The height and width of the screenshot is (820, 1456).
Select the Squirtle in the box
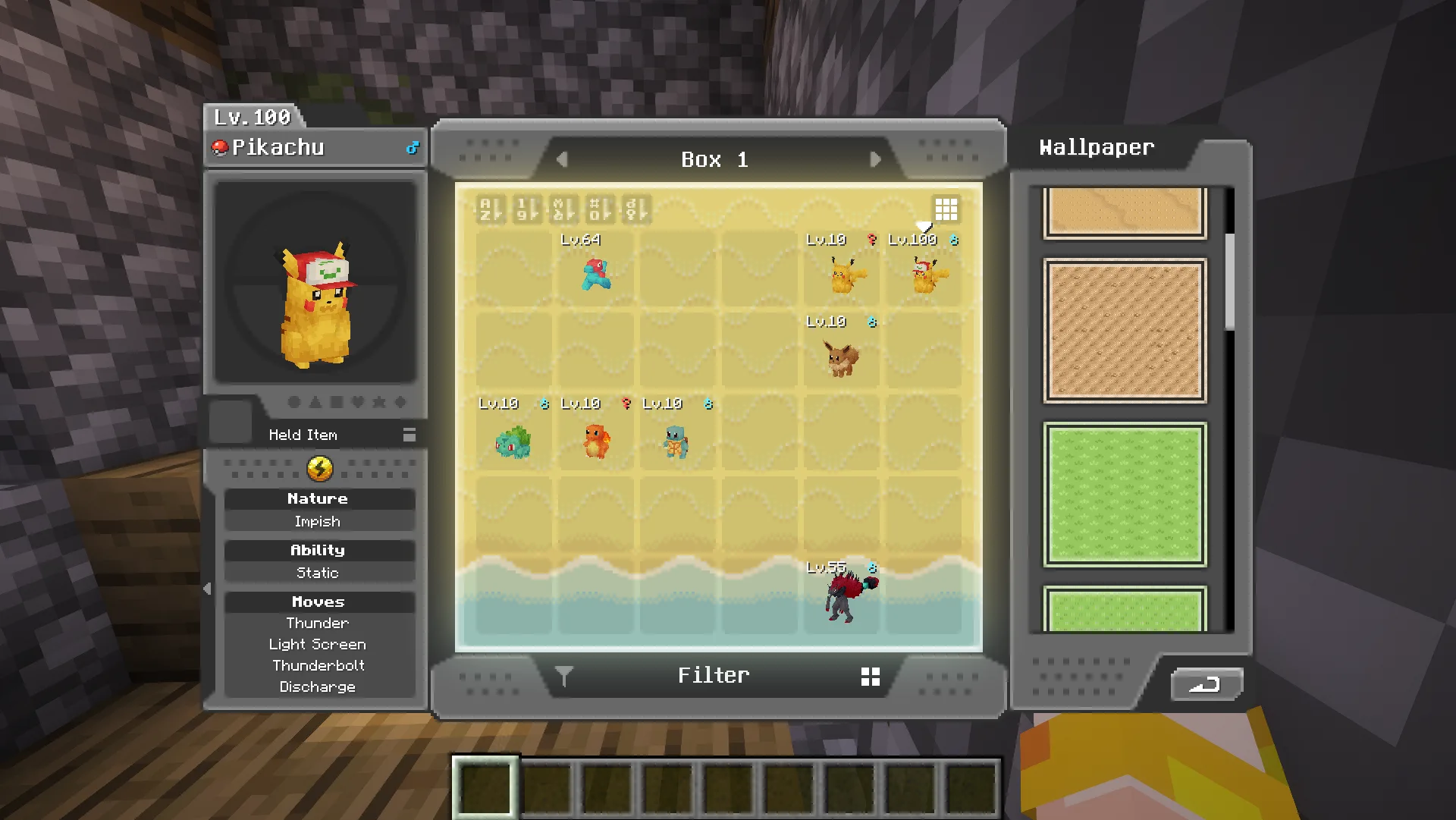pos(676,441)
